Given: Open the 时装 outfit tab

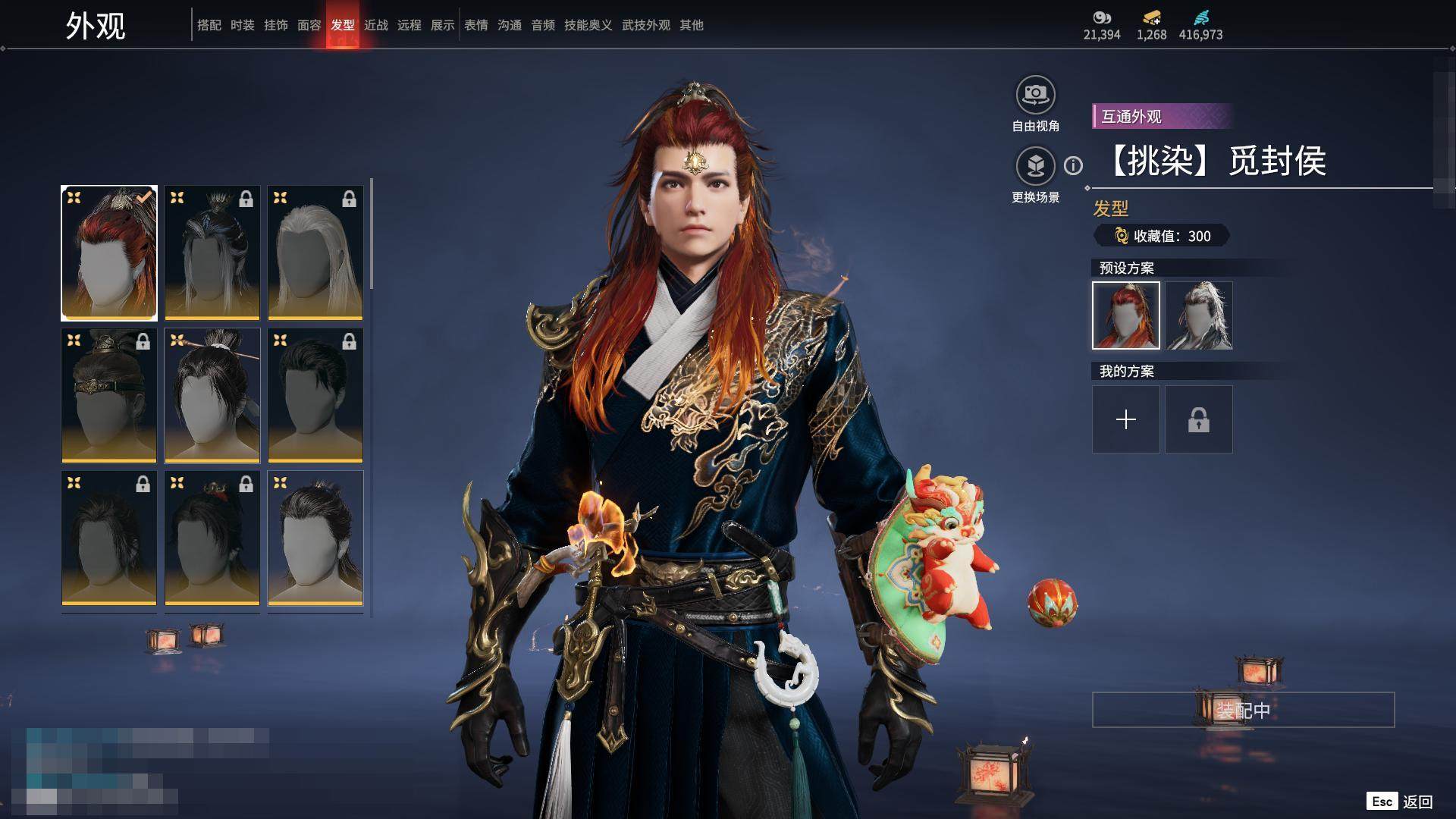Looking at the screenshot, I should 242,25.
